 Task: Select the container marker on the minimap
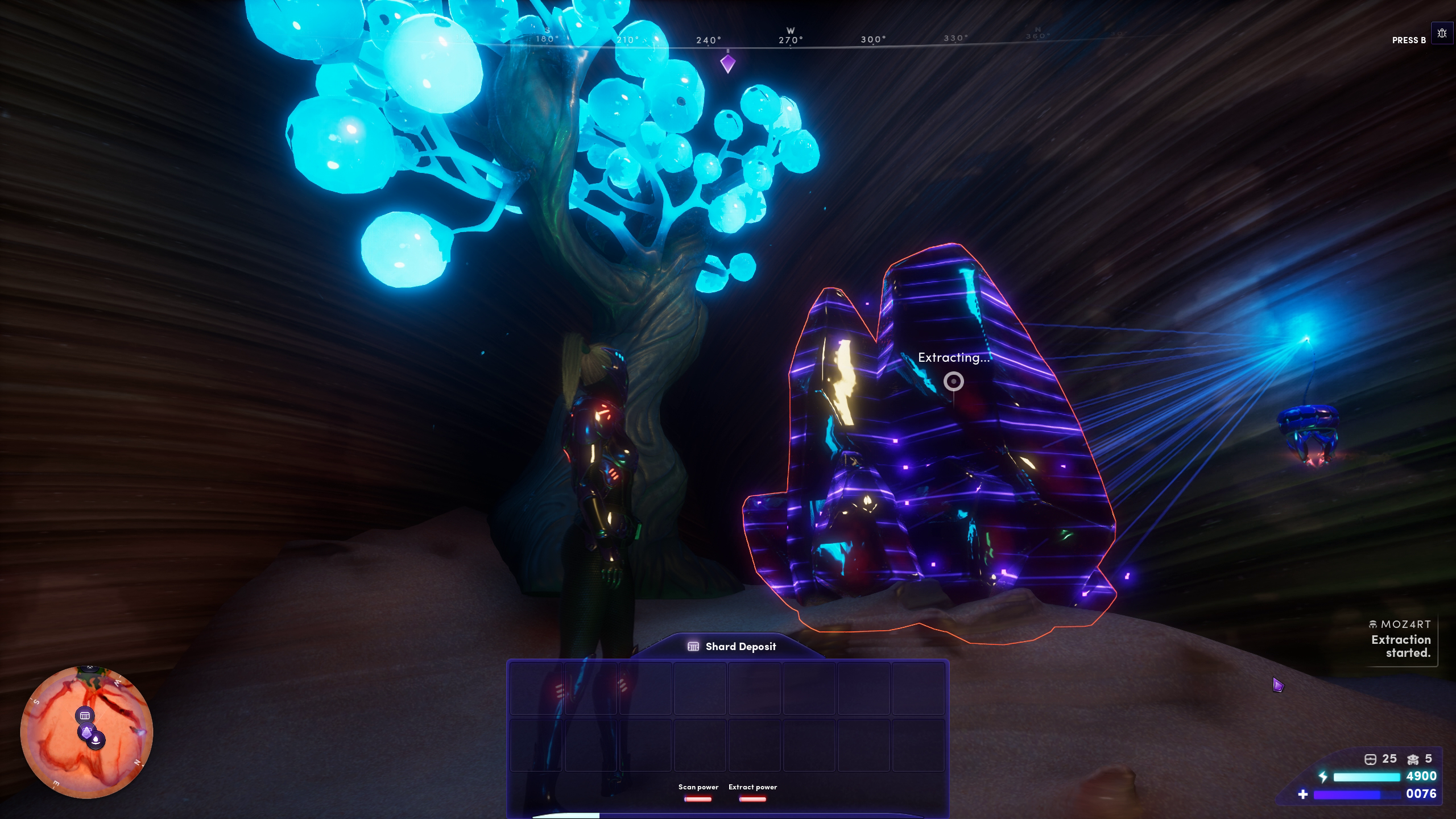(x=85, y=715)
